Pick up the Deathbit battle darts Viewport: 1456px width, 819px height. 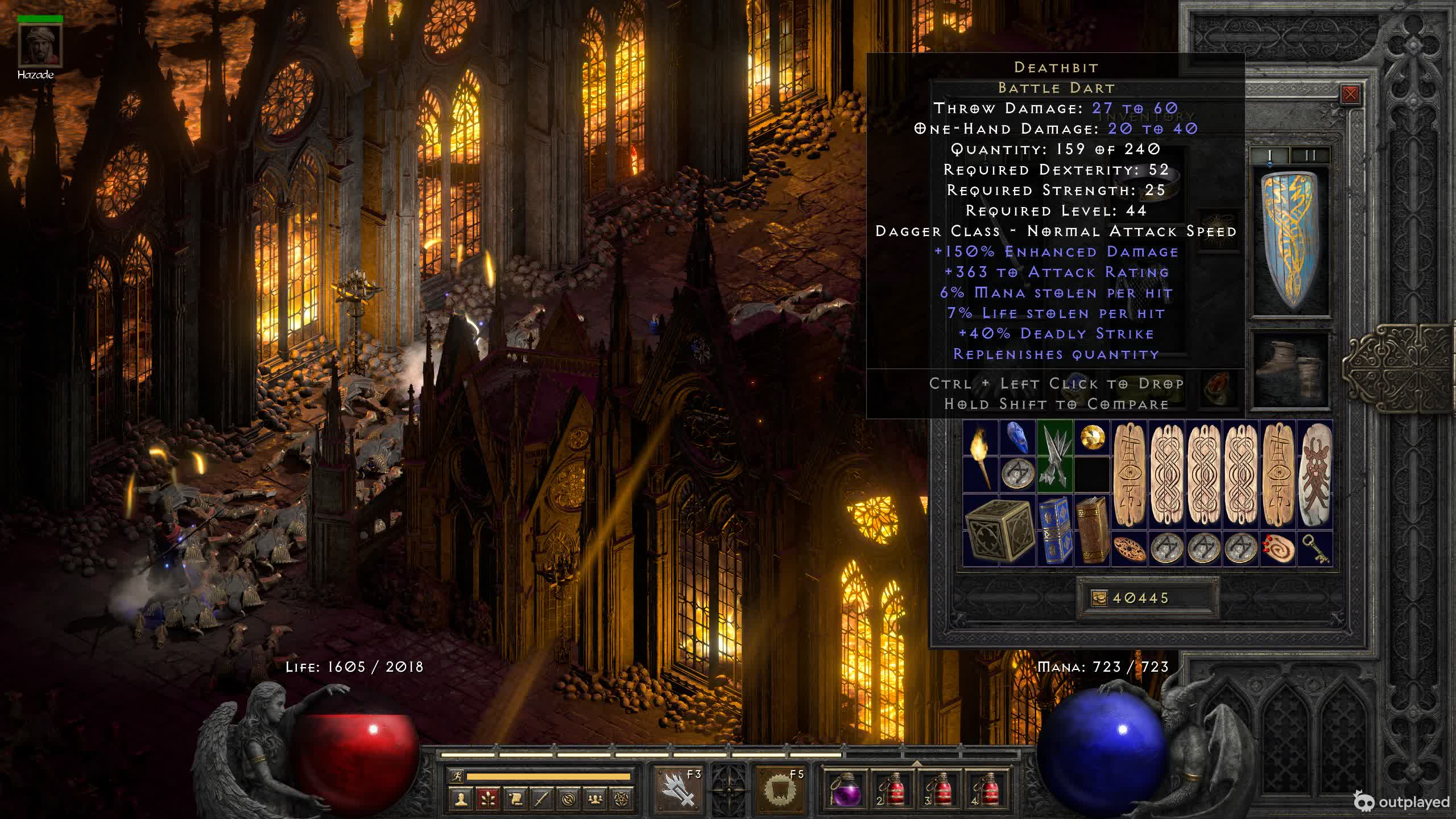pyautogui.click(x=1054, y=457)
